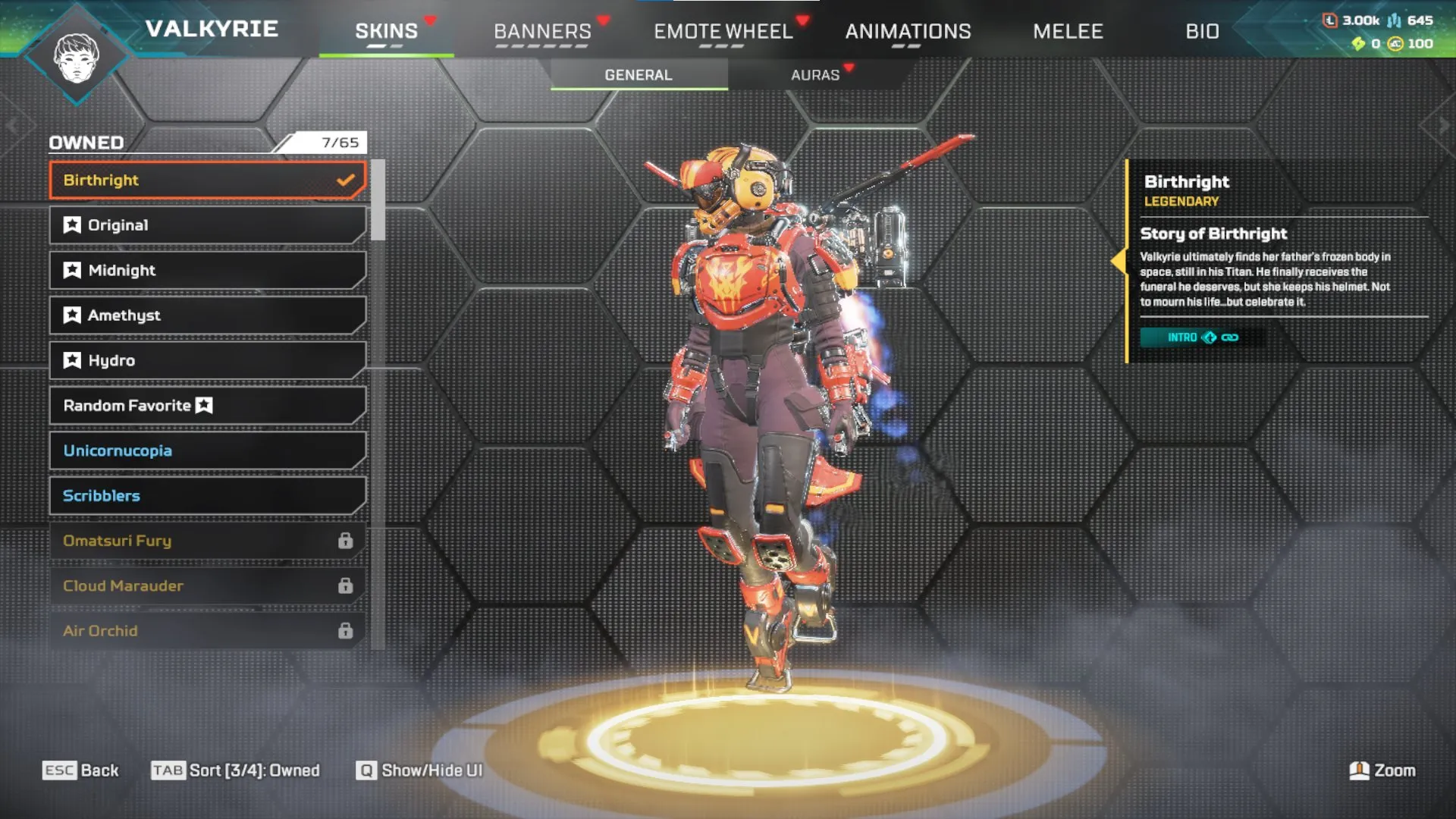Viewport: 1456px width, 819px height.
Task: Toggle the favorite star on Midnight skin
Action: [71, 270]
